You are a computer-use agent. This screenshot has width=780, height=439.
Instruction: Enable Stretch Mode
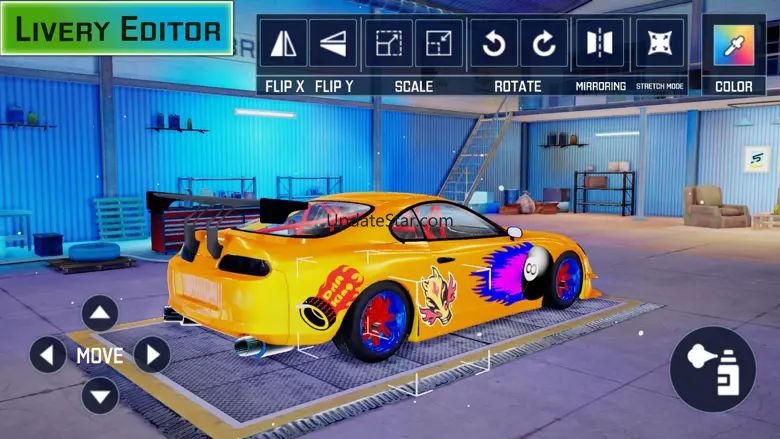click(x=660, y=43)
